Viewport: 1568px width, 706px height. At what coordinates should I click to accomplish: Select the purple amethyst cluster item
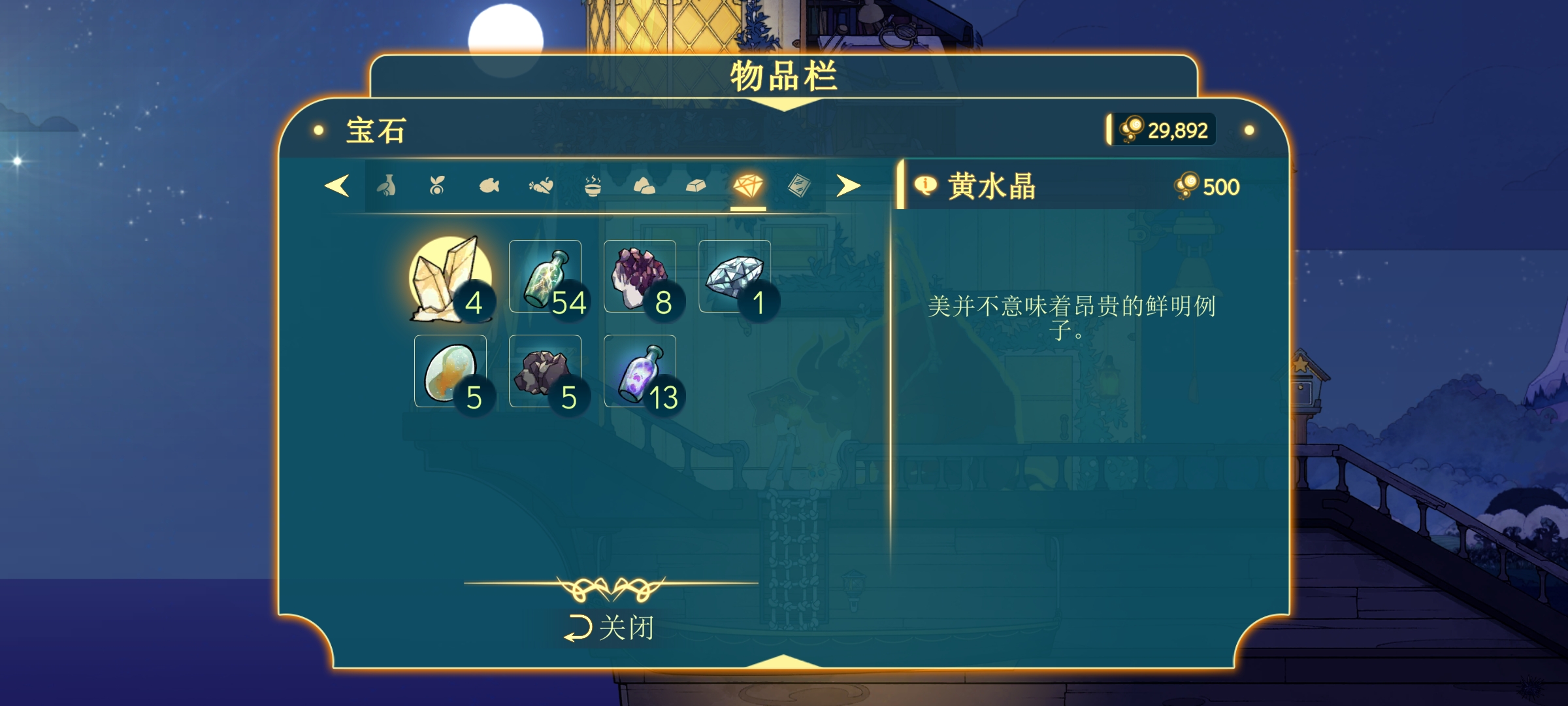pos(640,277)
